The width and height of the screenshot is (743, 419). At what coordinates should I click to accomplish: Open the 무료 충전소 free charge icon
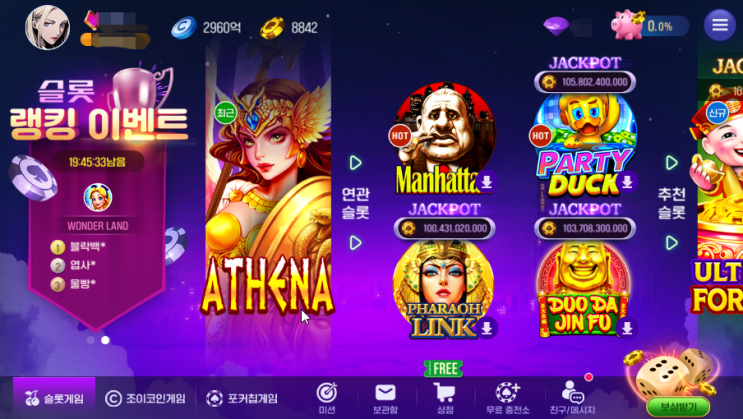point(508,396)
